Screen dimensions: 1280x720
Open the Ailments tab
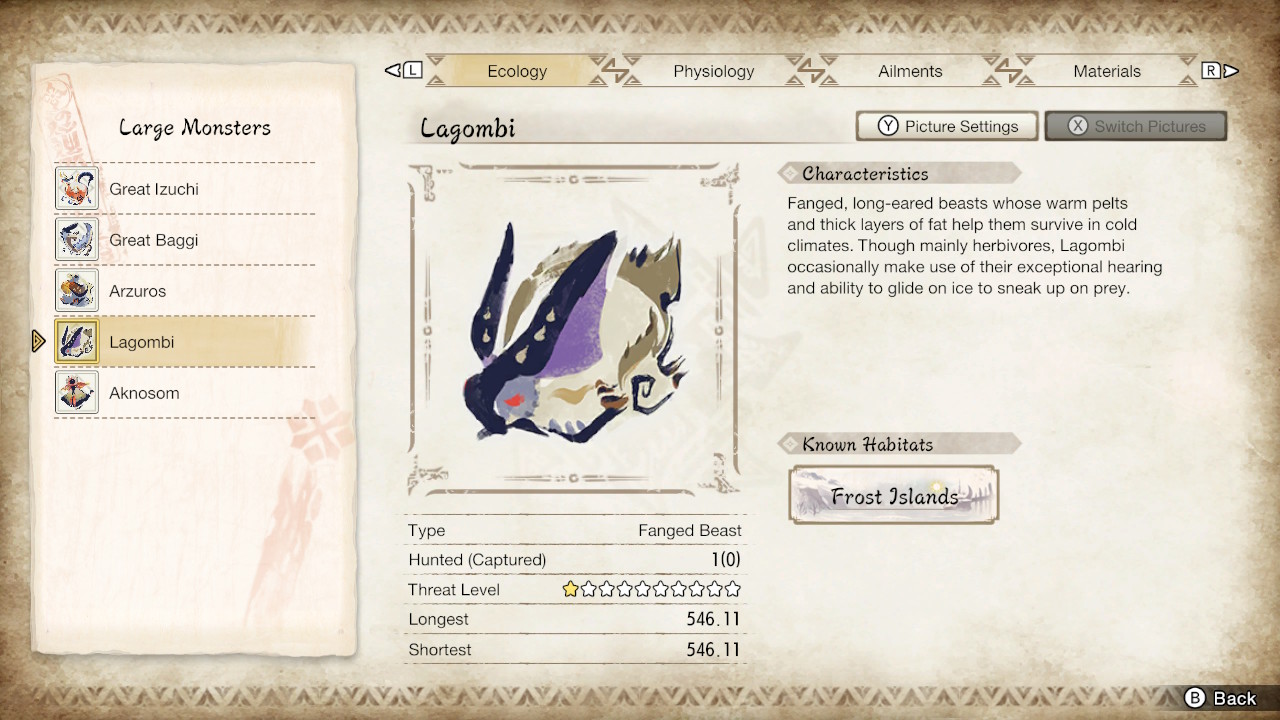[x=910, y=71]
